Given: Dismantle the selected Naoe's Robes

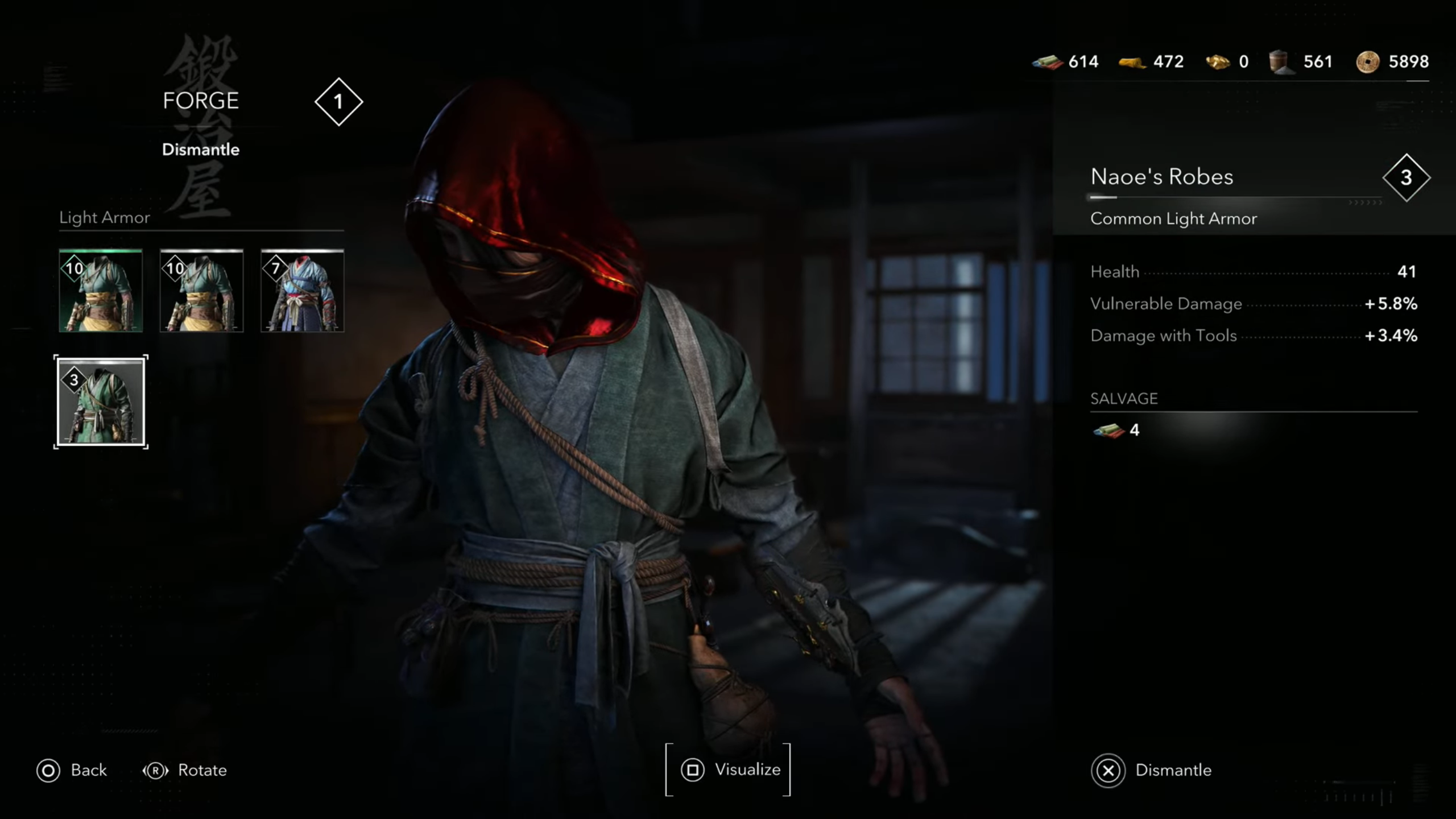Looking at the screenshot, I should [1151, 770].
